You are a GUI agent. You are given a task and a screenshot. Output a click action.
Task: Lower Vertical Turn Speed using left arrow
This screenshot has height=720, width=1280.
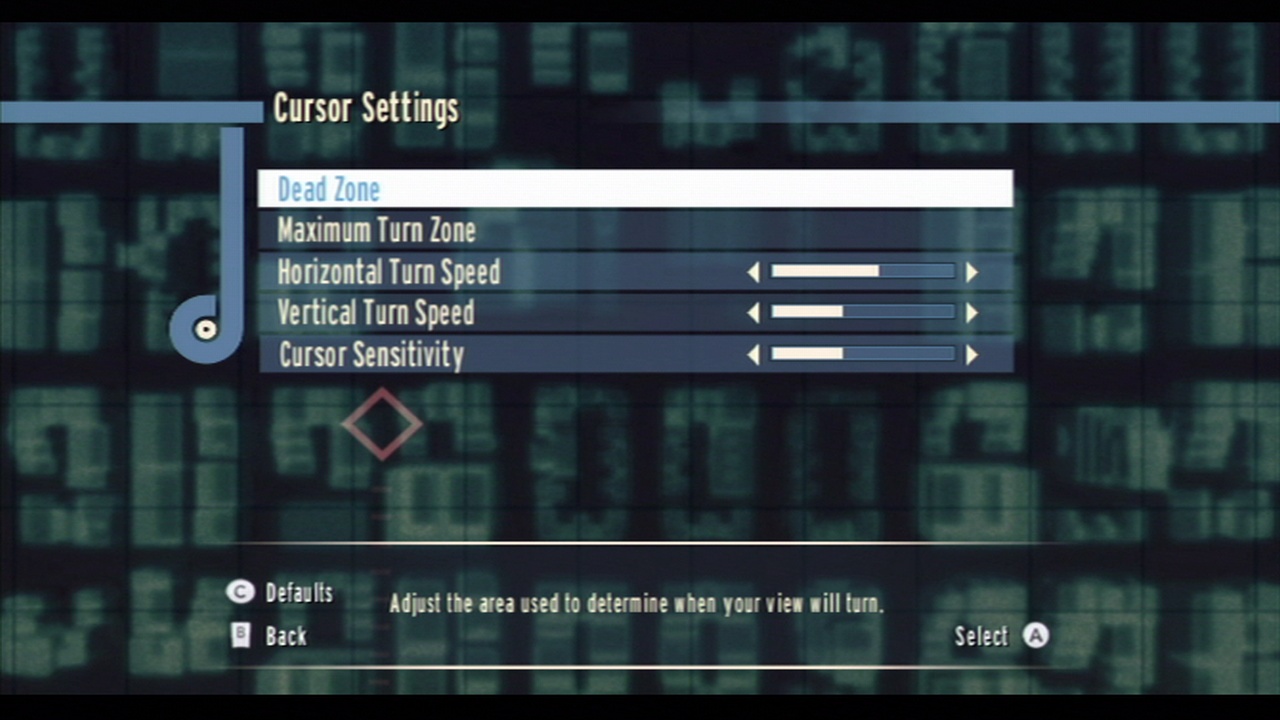[753, 313]
